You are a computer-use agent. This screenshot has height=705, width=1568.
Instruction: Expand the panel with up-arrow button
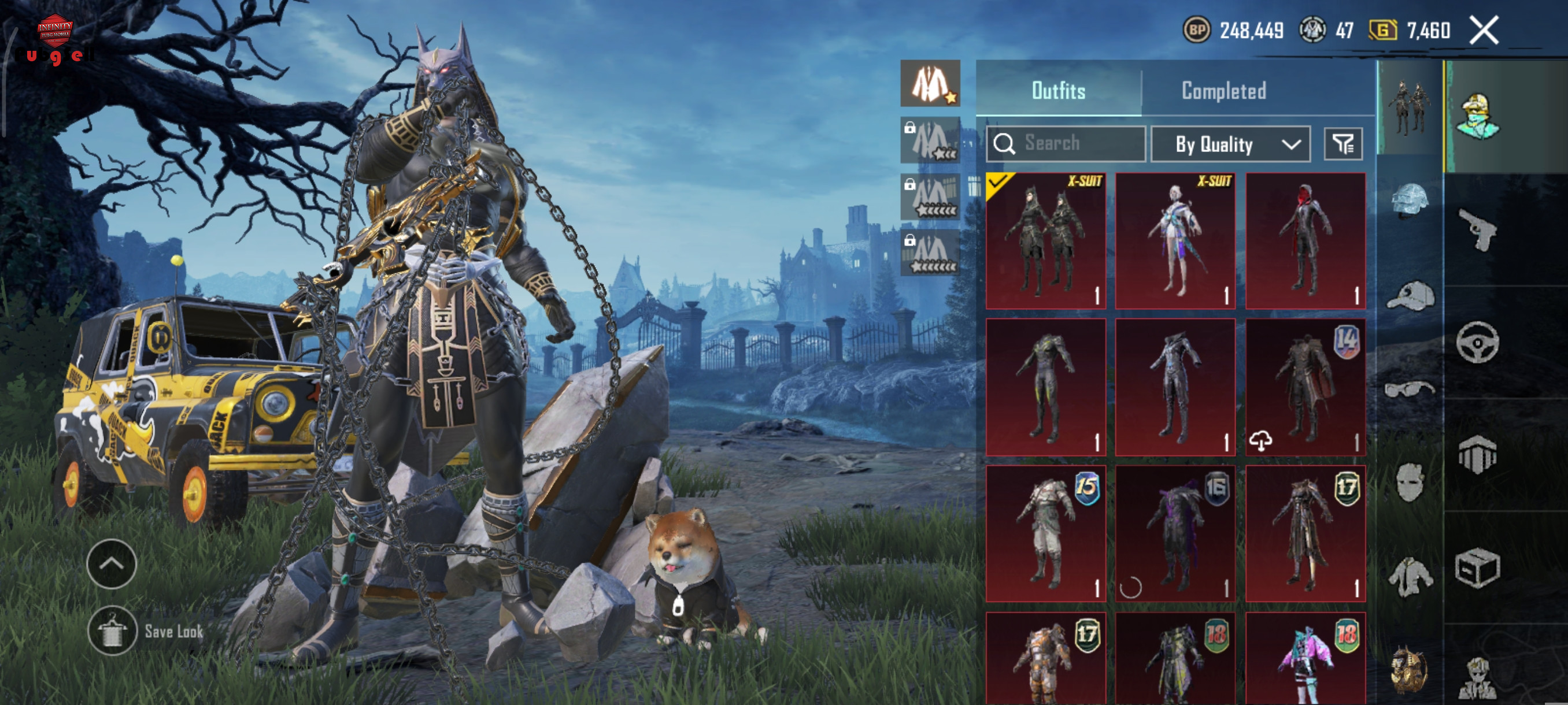(x=112, y=563)
